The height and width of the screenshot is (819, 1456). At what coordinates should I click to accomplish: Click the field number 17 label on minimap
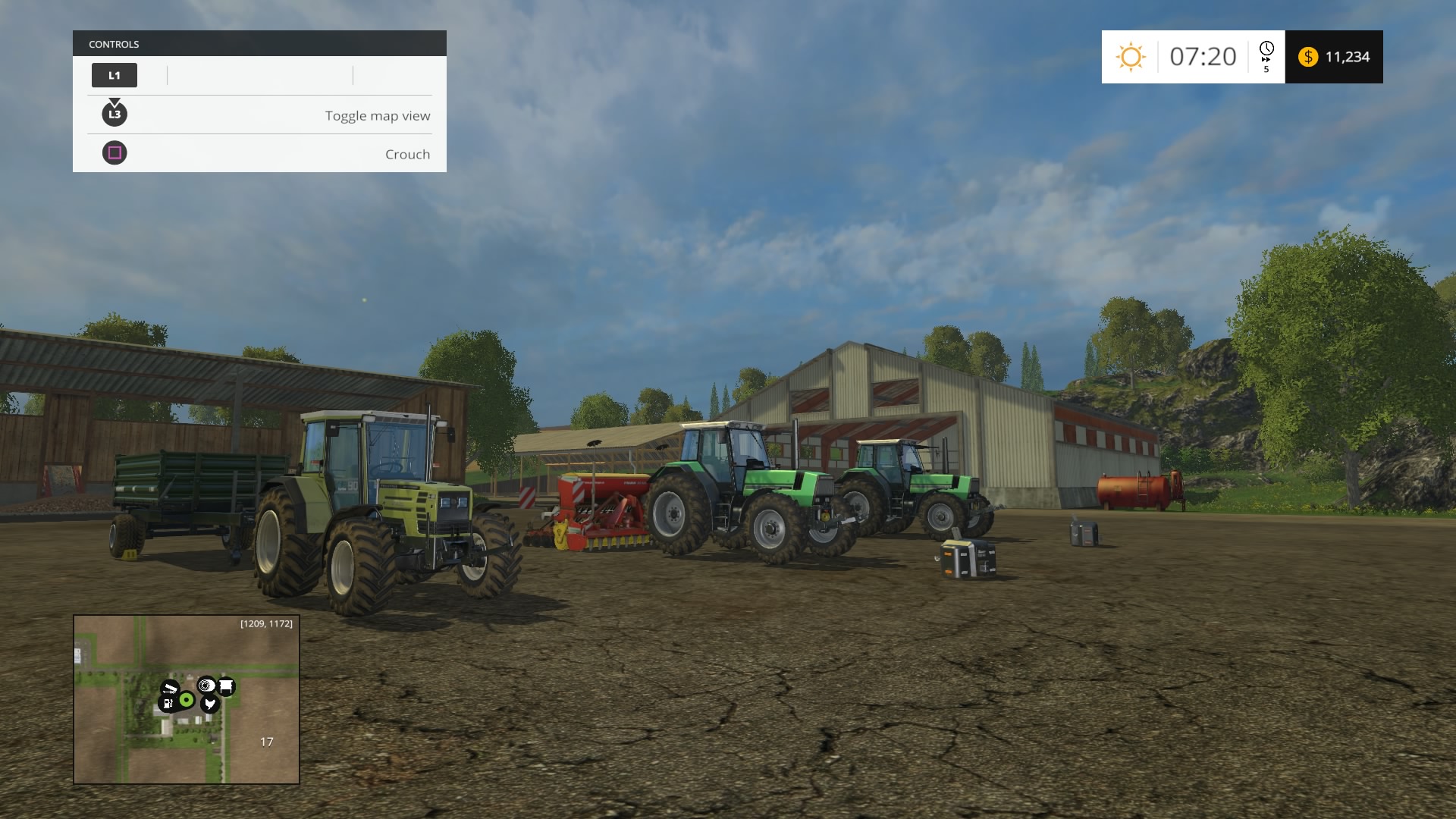[267, 742]
